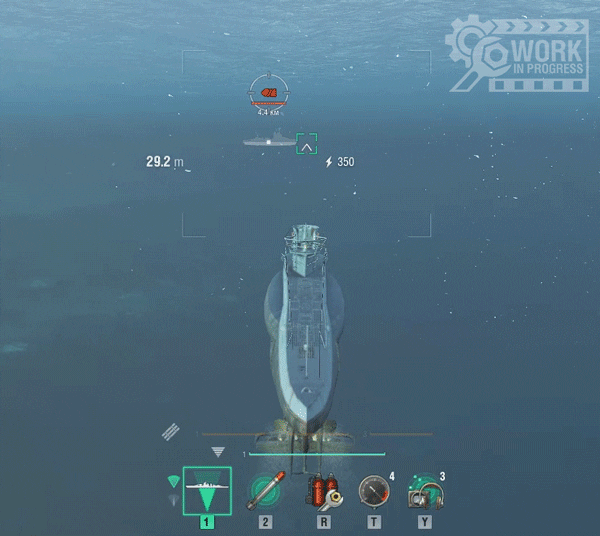
Task: Activate the Damage Control Party consumable
Action: pyautogui.click(x=324, y=490)
